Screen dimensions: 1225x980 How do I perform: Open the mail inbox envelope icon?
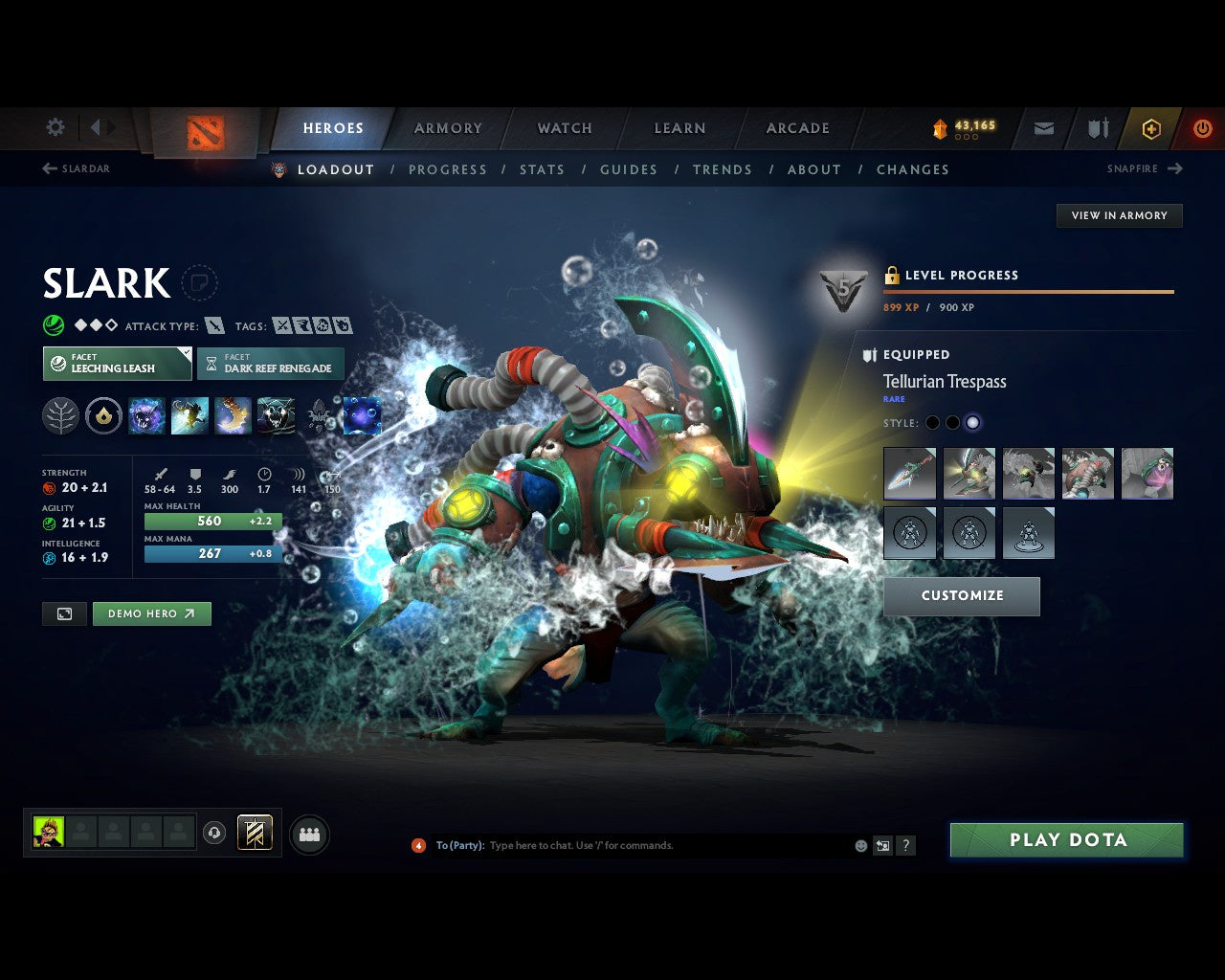(1042, 127)
